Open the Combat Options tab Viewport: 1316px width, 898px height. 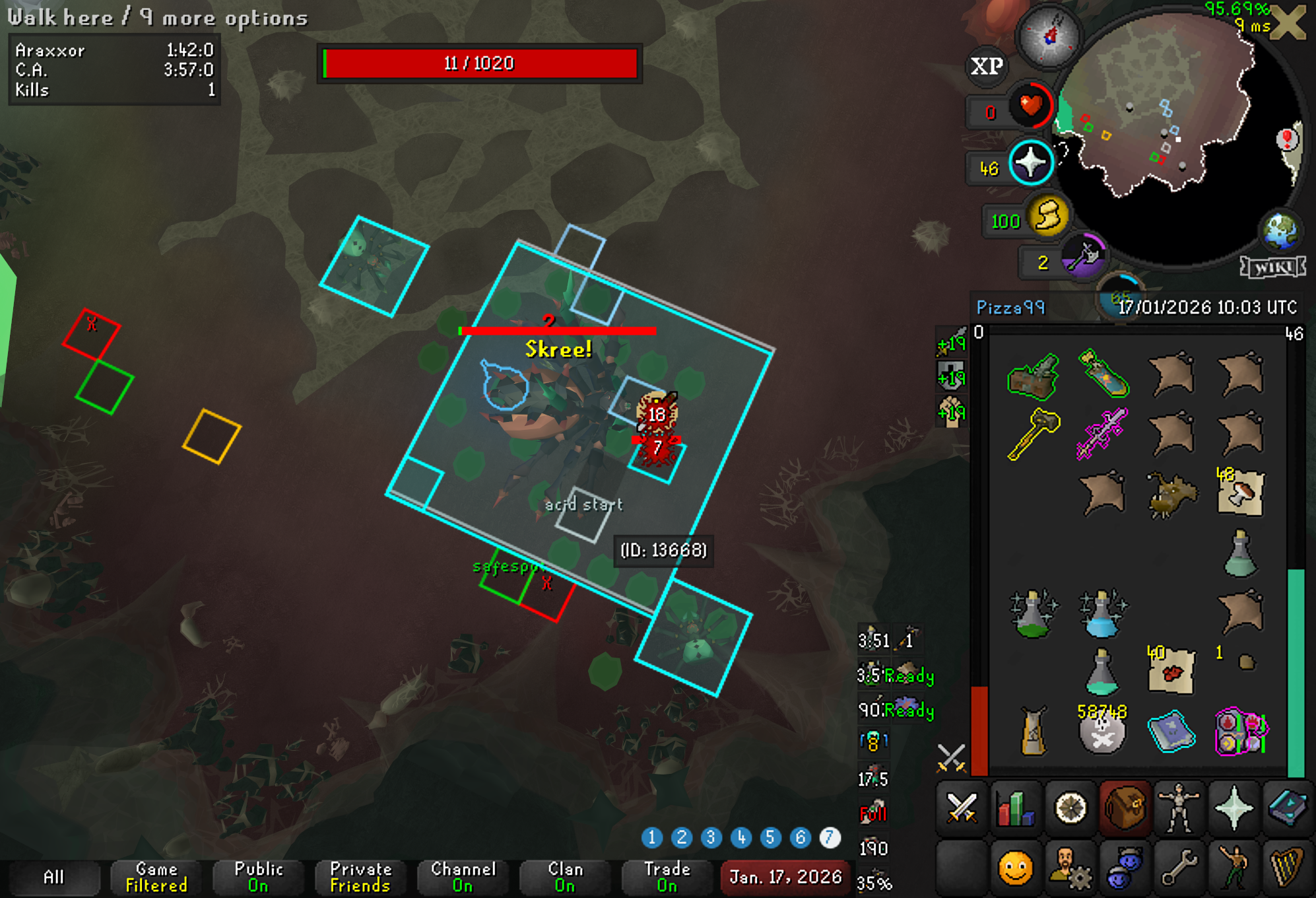click(x=962, y=808)
